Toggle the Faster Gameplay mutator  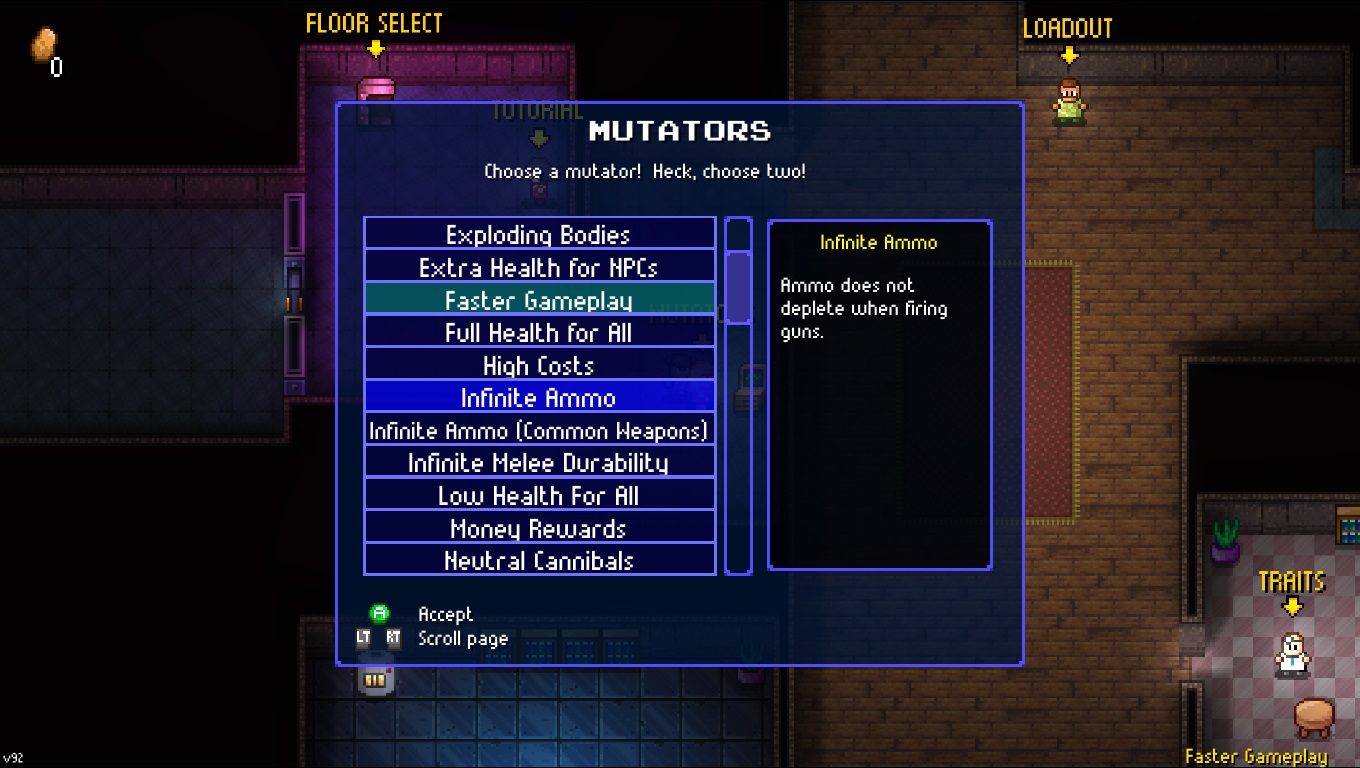pos(539,300)
